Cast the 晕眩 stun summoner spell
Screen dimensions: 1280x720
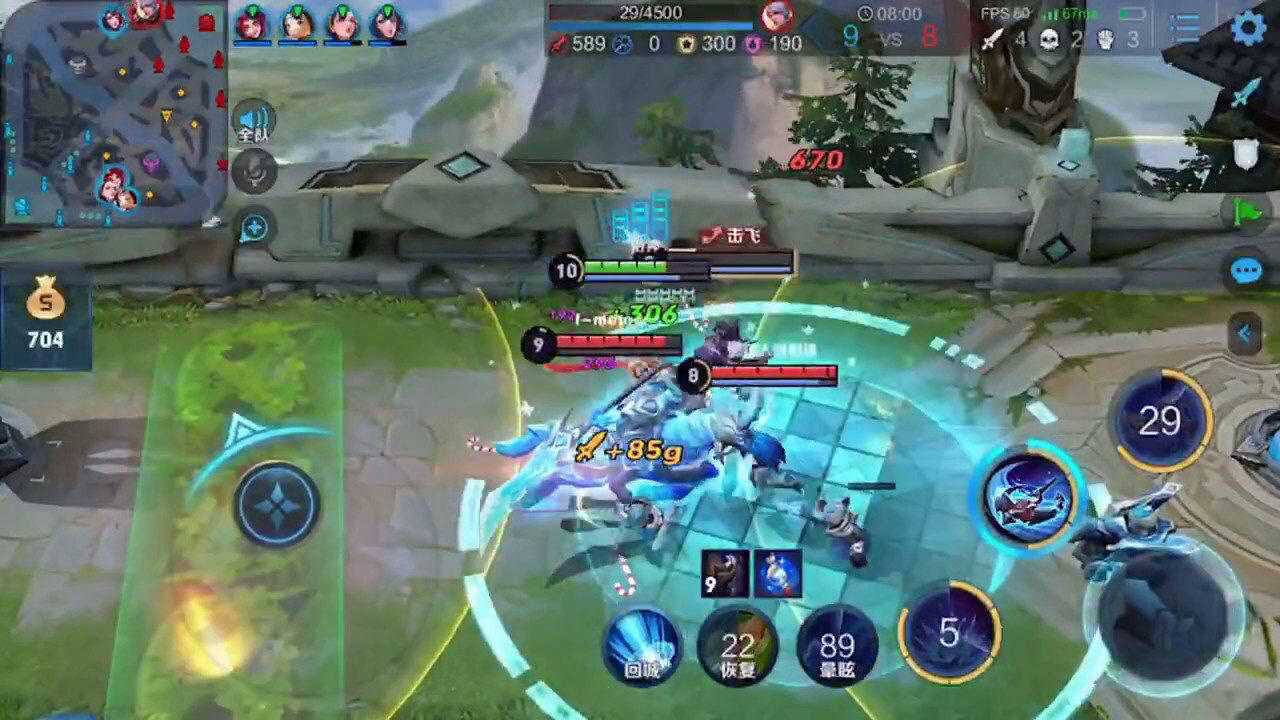[836, 646]
